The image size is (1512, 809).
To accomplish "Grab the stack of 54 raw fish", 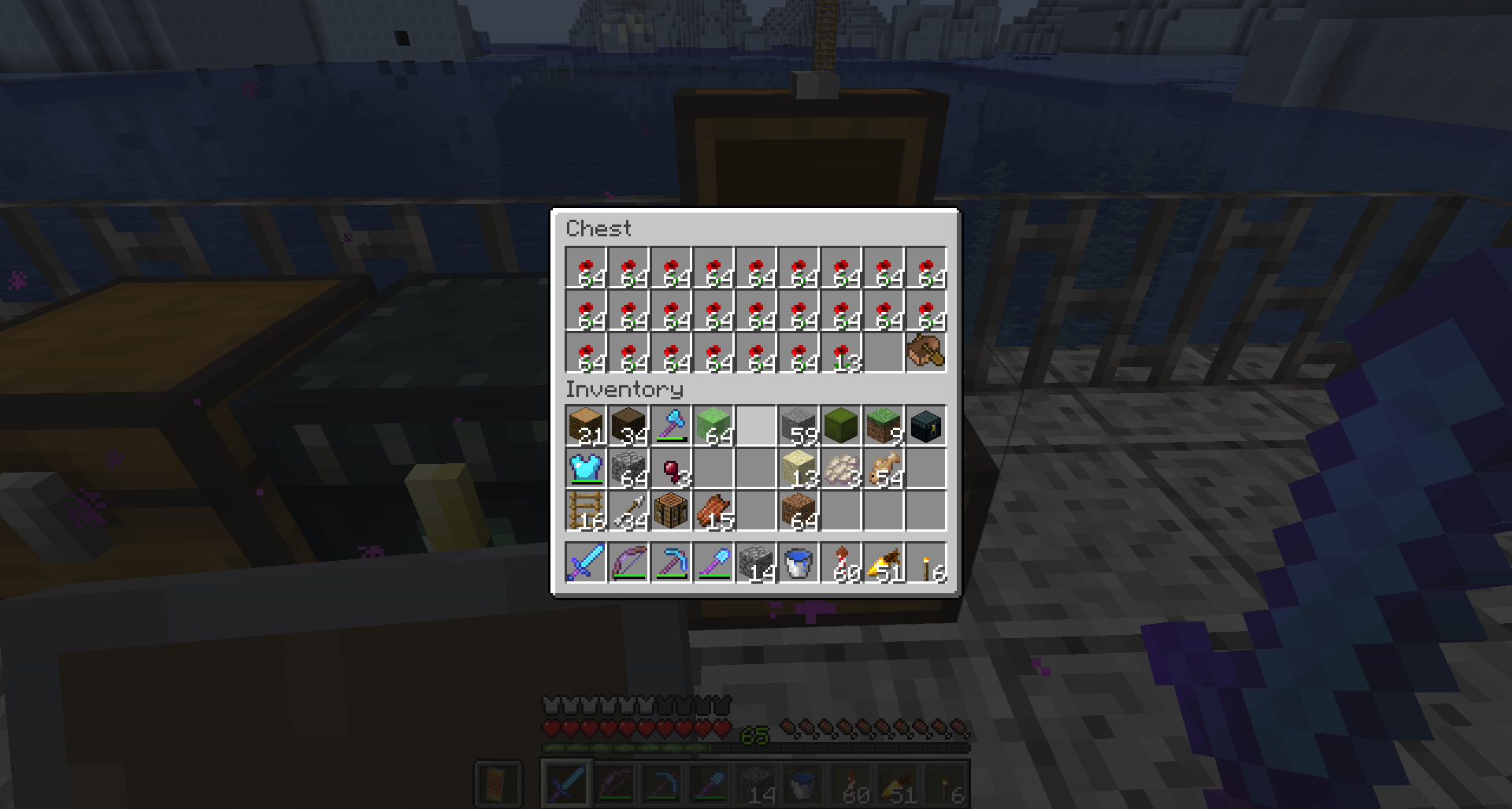I will [884, 469].
